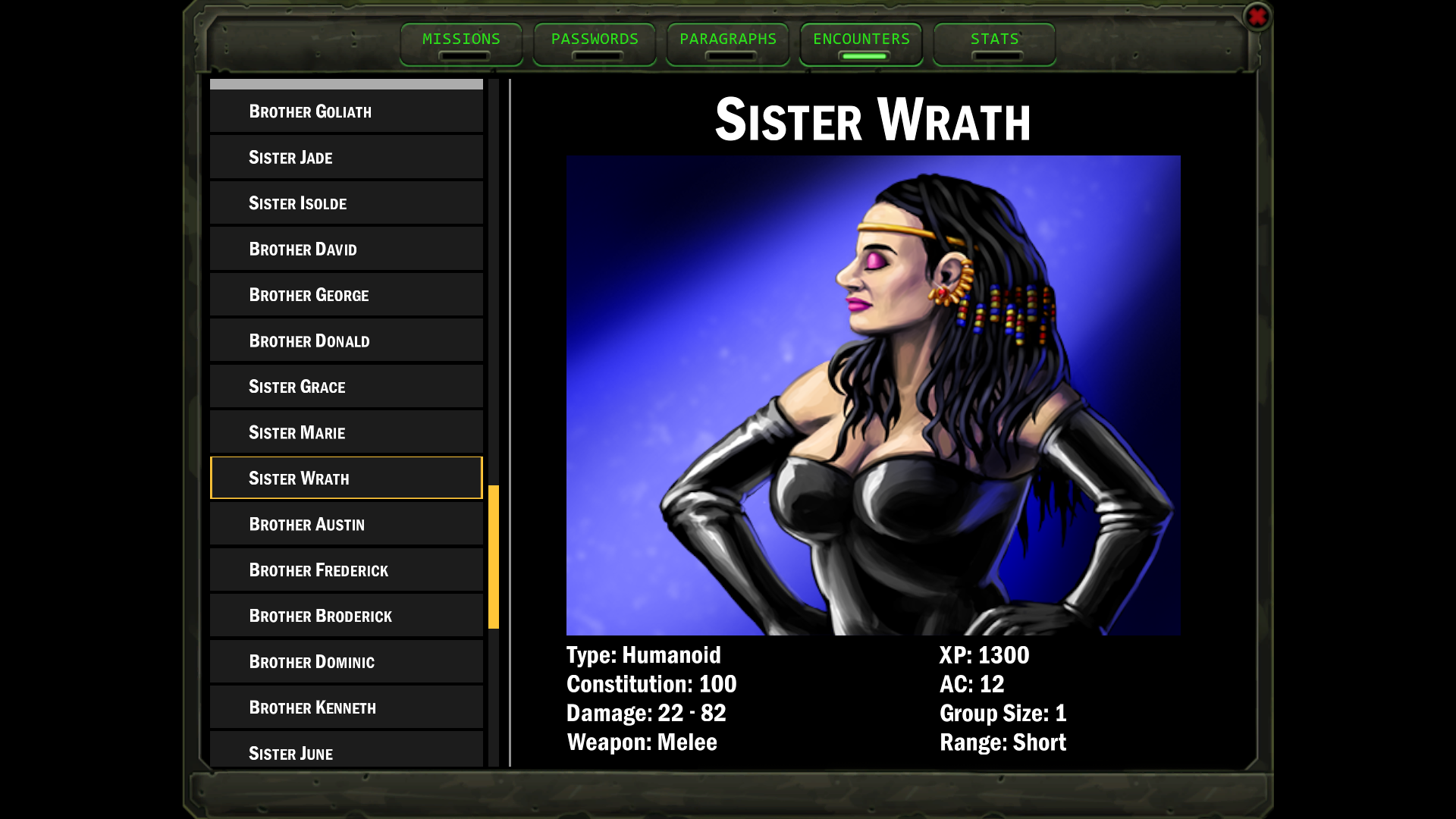Click the highlighted Sister Wrath entry
Screen dimensions: 1456x819
346,478
